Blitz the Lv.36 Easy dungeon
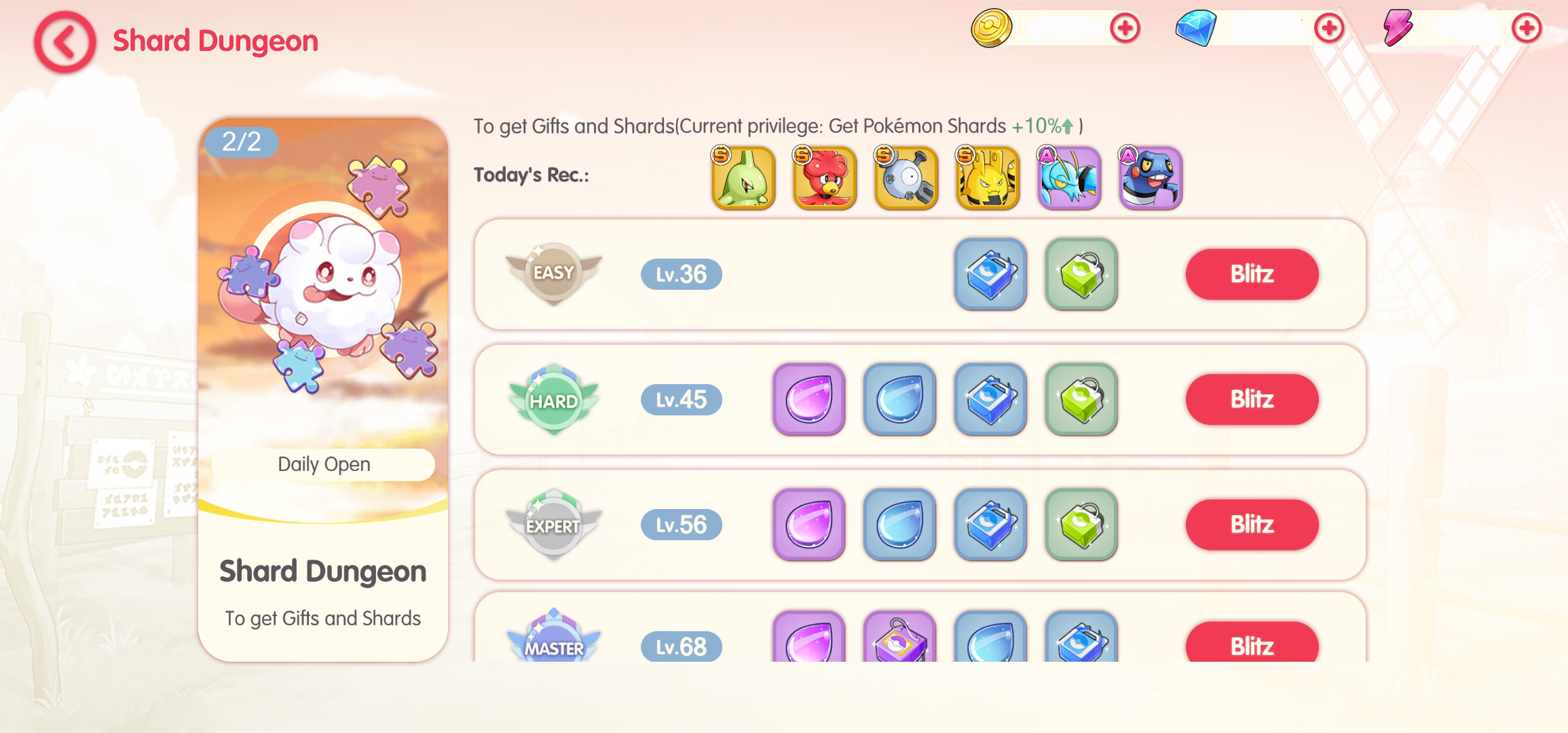 1251,274
